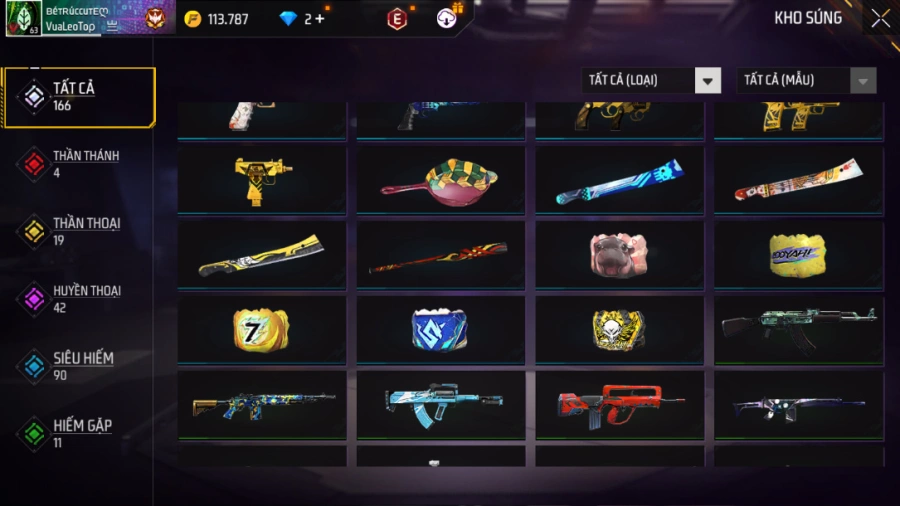Close the Kho Súng weapon vault

pos(879,19)
